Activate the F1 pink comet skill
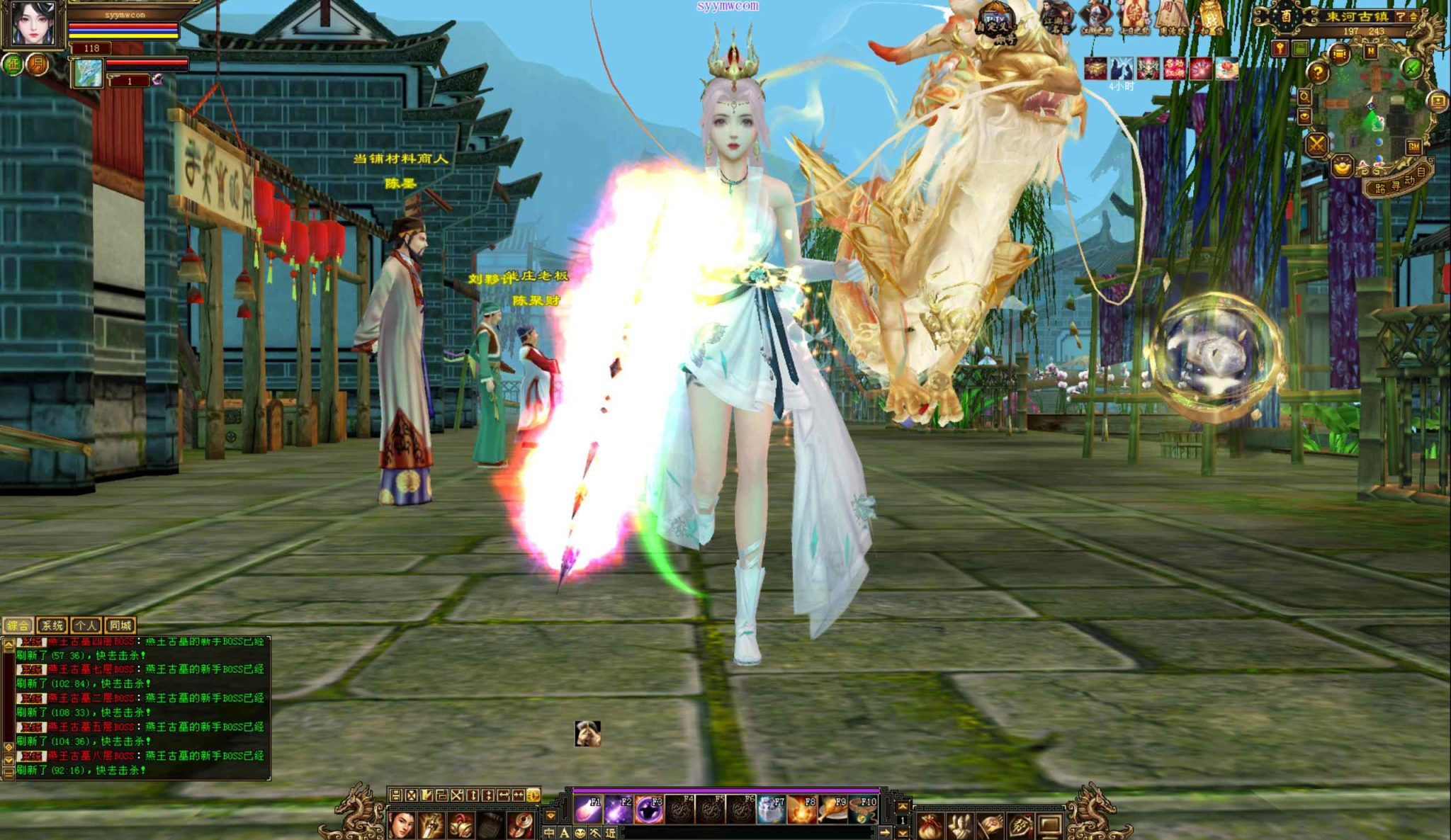The width and height of the screenshot is (1451, 840). pos(587,809)
